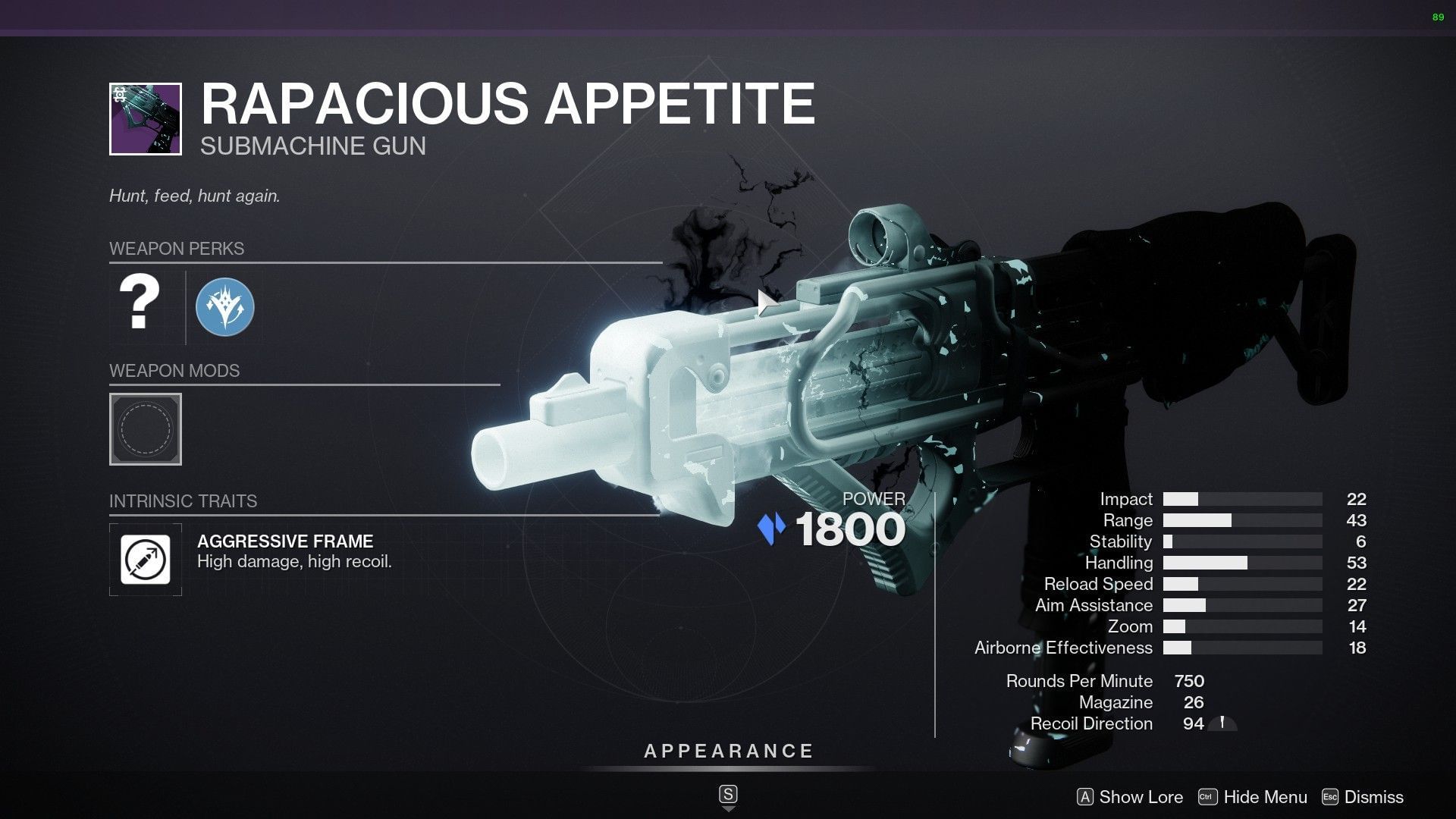Image resolution: width=1456 pixels, height=819 pixels.
Task: Open the empty Weapon Mods socket
Action: (145, 430)
